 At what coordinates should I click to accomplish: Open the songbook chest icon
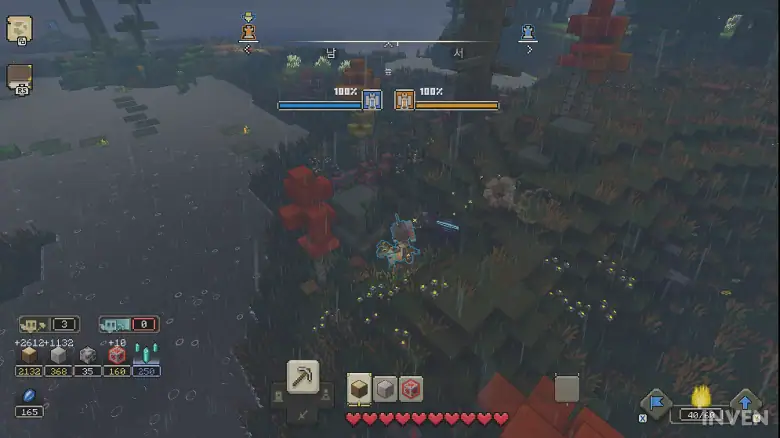coord(19,78)
